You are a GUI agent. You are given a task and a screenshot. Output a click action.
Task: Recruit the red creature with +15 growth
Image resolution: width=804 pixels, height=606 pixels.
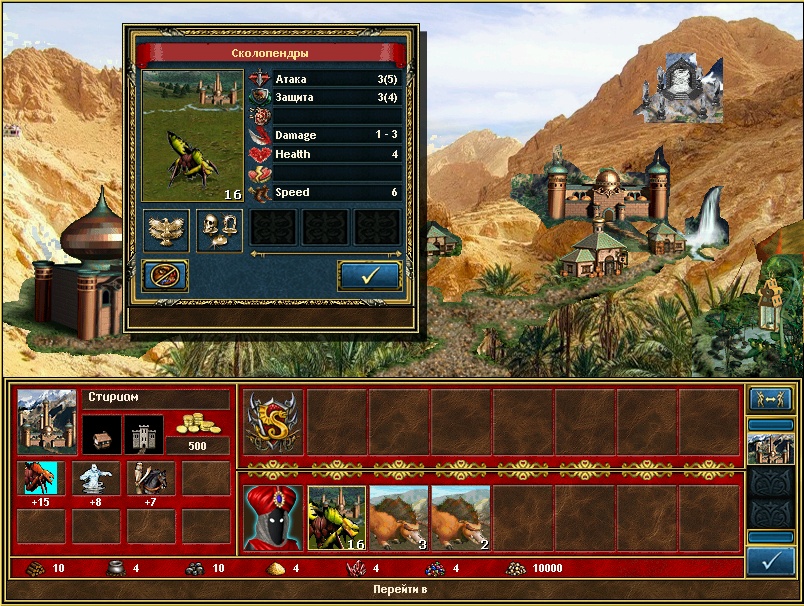click(42, 479)
